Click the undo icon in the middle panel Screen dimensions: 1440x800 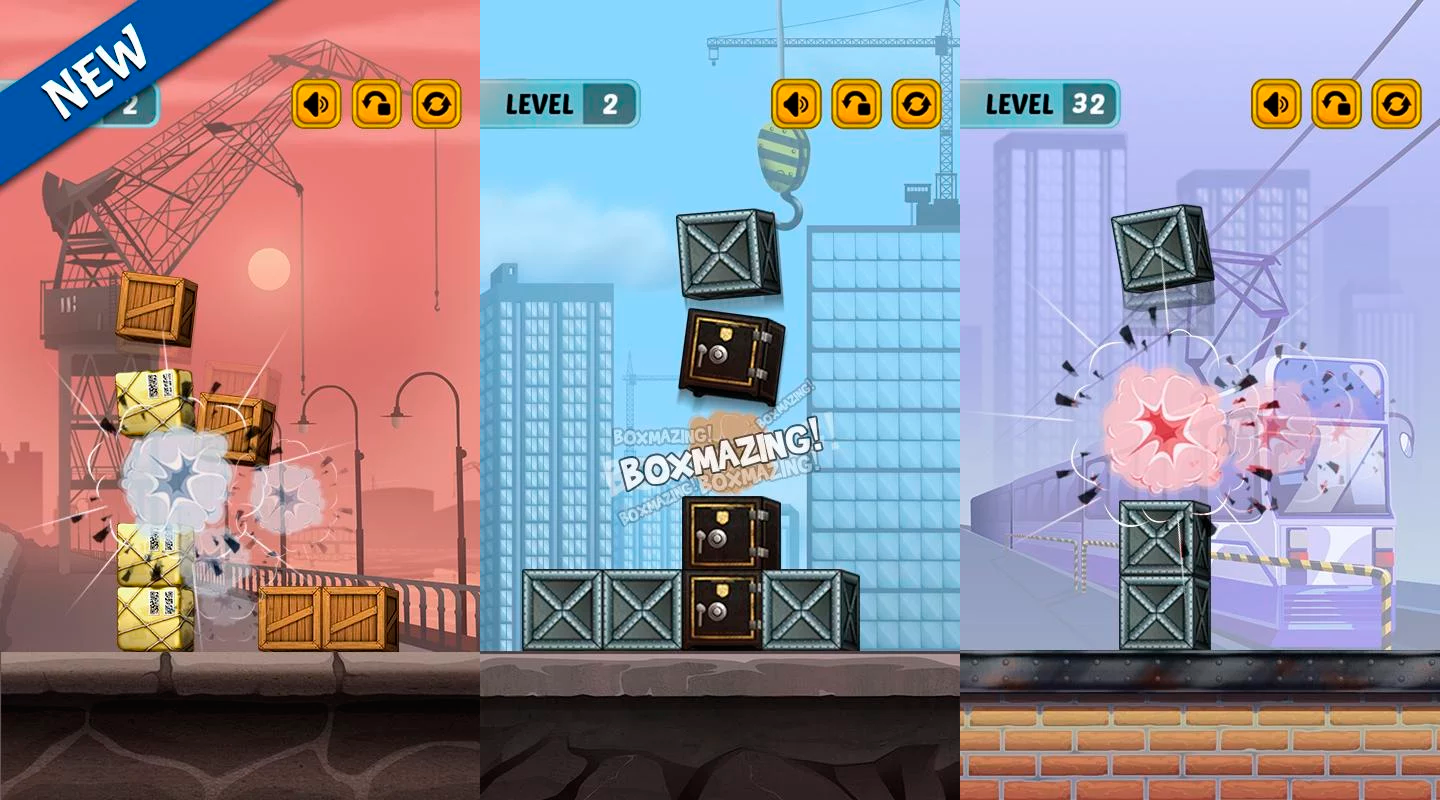pyautogui.click(x=856, y=102)
